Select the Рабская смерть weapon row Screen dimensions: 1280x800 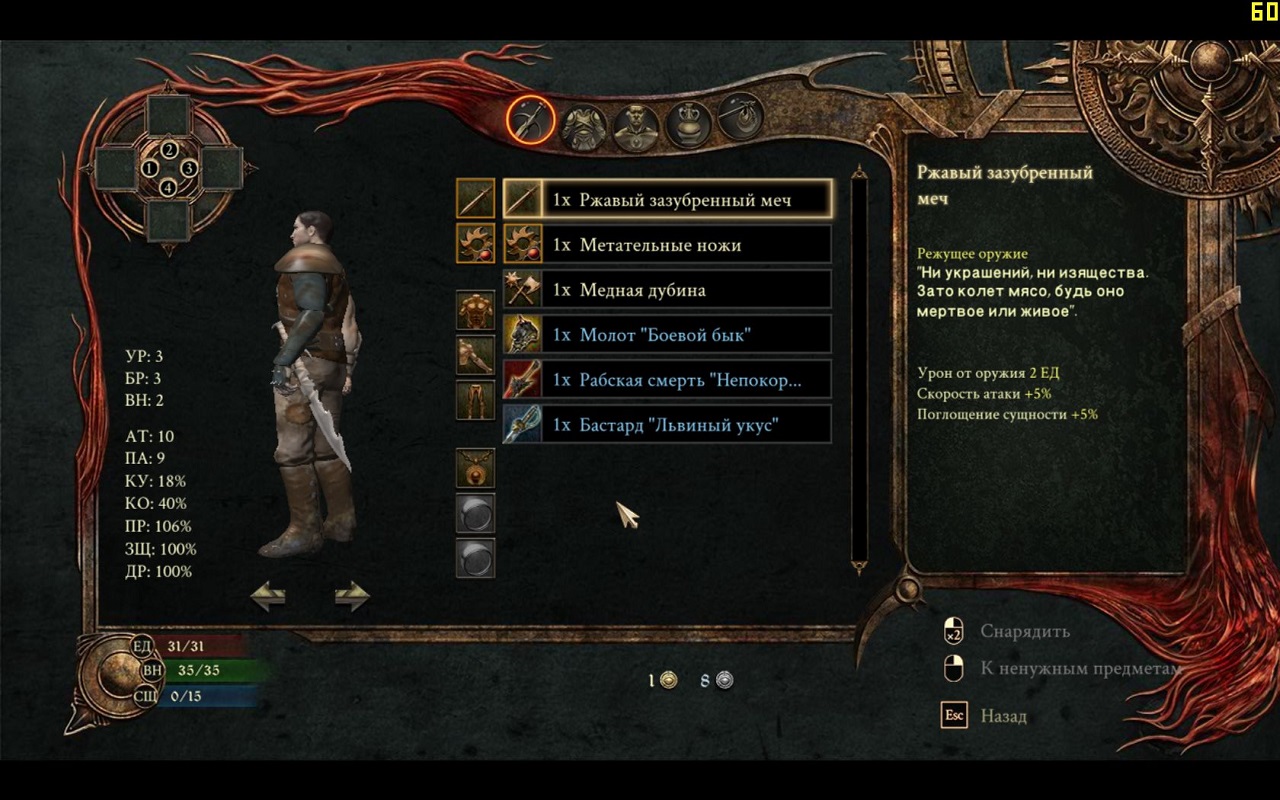tap(667, 380)
